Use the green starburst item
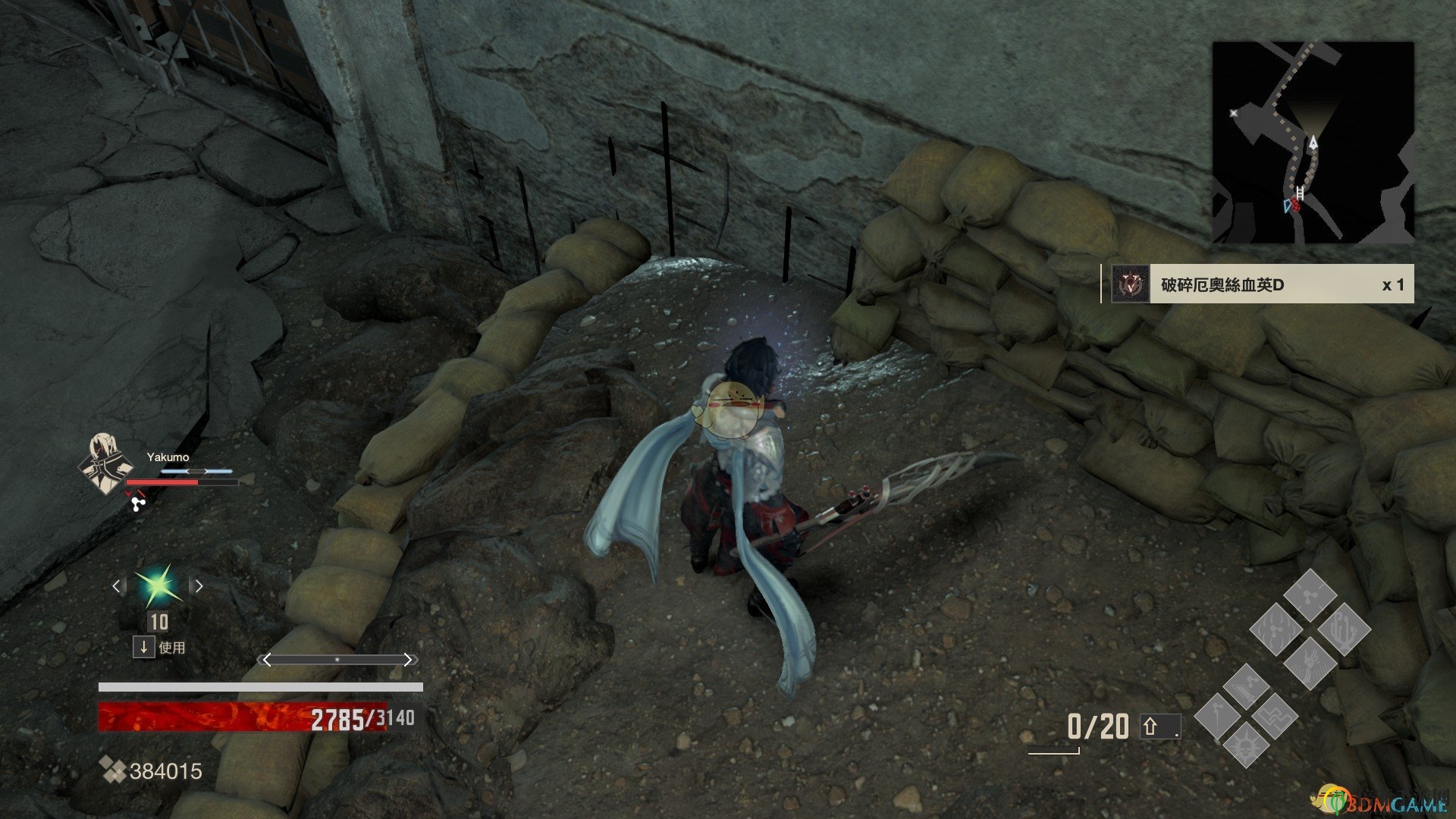The width and height of the screenshot is (1456, 819). coord(158,585)
